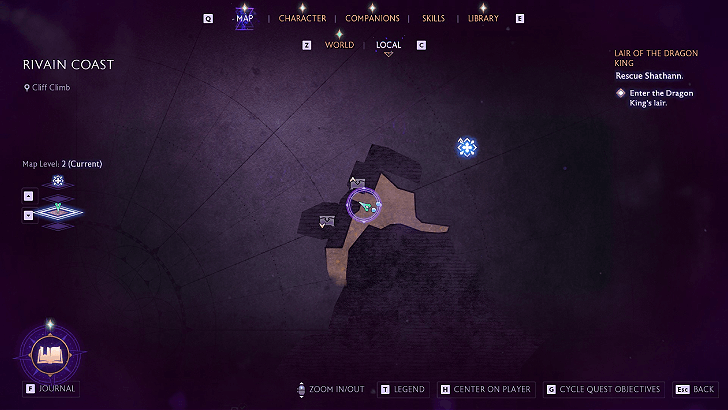The width and height of the screenshot is (728, 410).
Task: Open the Skills tab
Action: pos(433,19)
